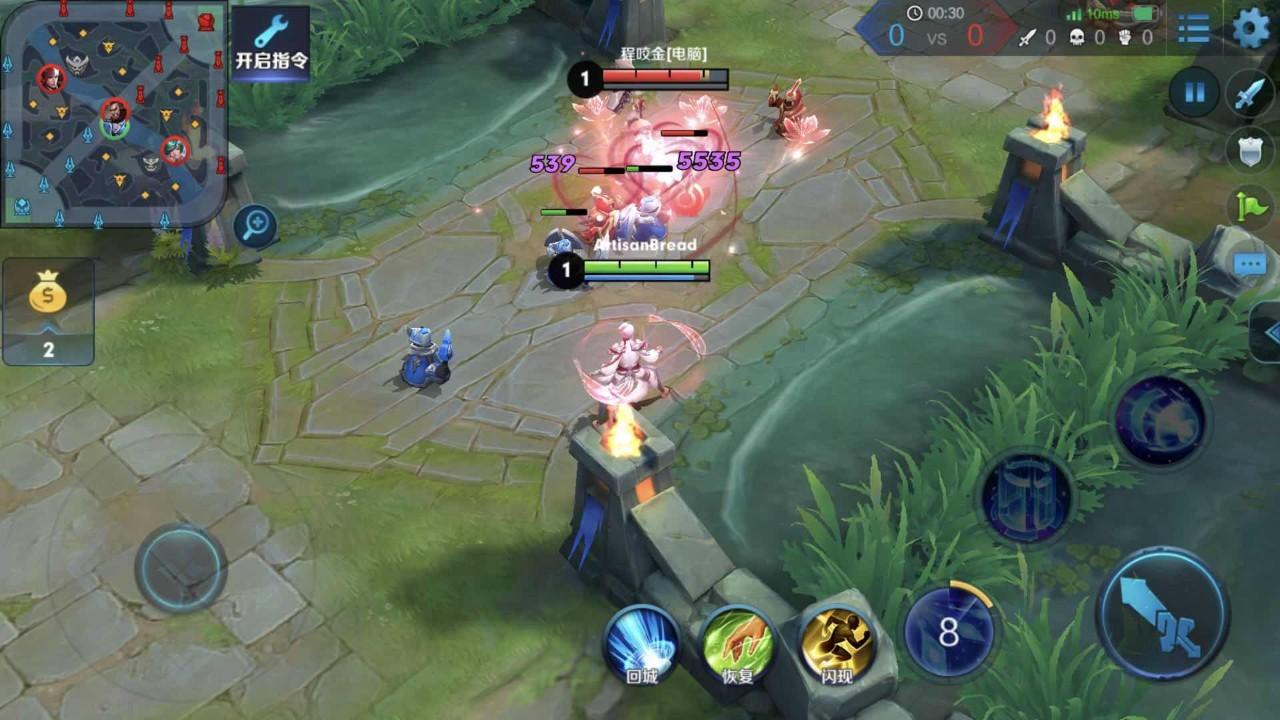Open the chat speech-bubble button
Screen dimensions: 1280x720
(x=1250, y=264)
